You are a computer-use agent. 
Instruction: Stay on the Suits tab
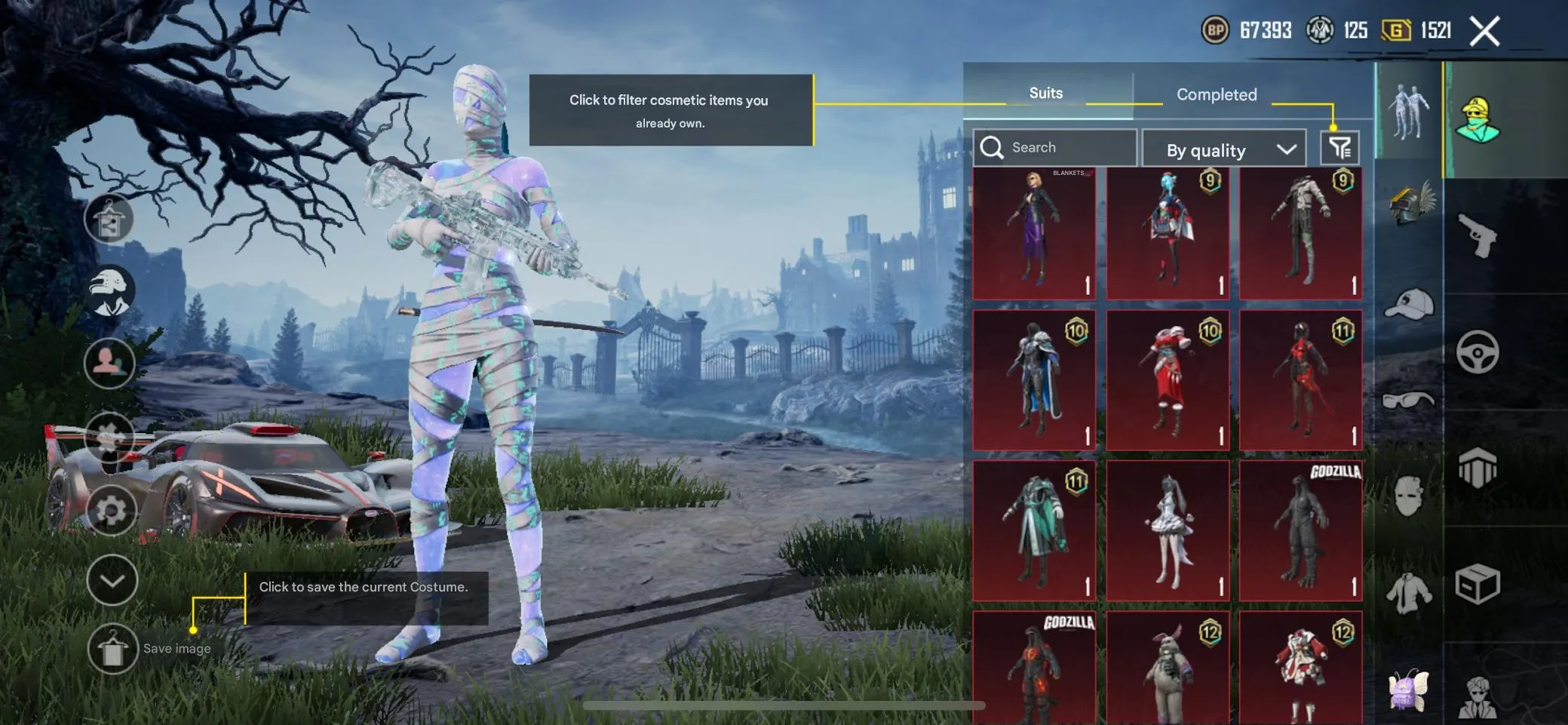click(1046, 92)
